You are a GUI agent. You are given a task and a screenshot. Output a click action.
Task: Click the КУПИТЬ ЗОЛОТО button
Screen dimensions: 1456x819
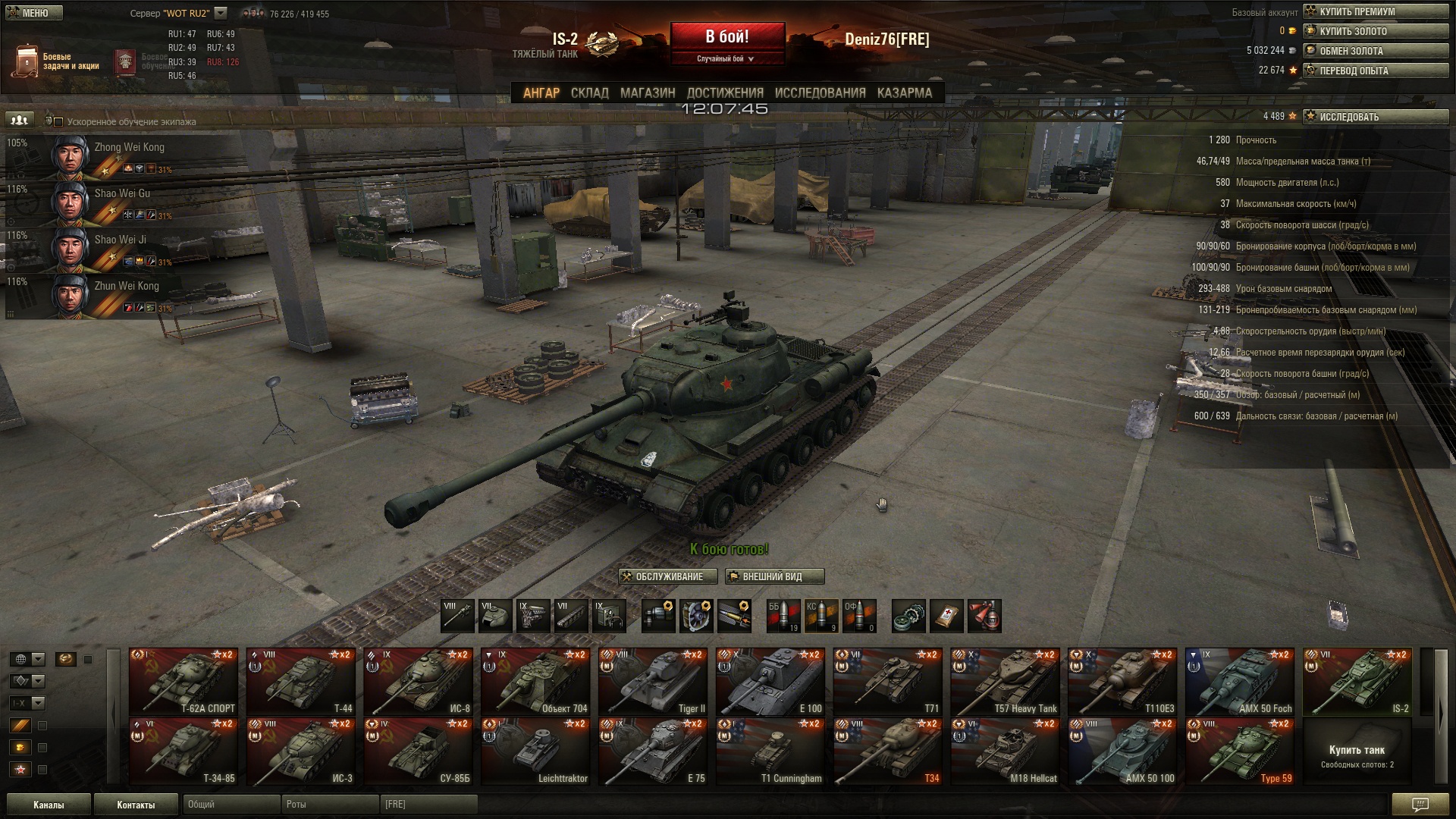(1375, 31)
